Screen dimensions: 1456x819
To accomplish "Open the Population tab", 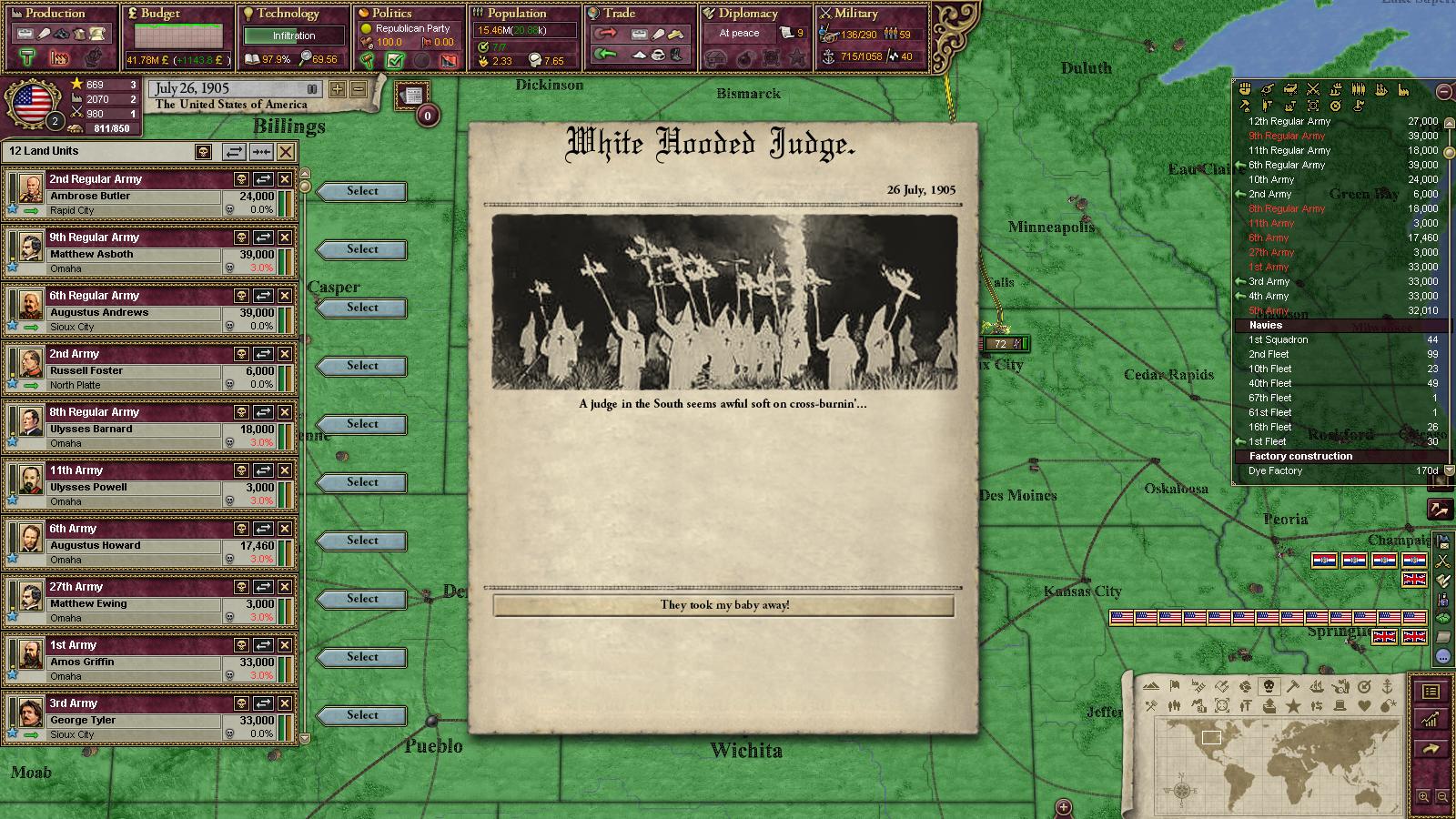I will click(x=516, y=14).
